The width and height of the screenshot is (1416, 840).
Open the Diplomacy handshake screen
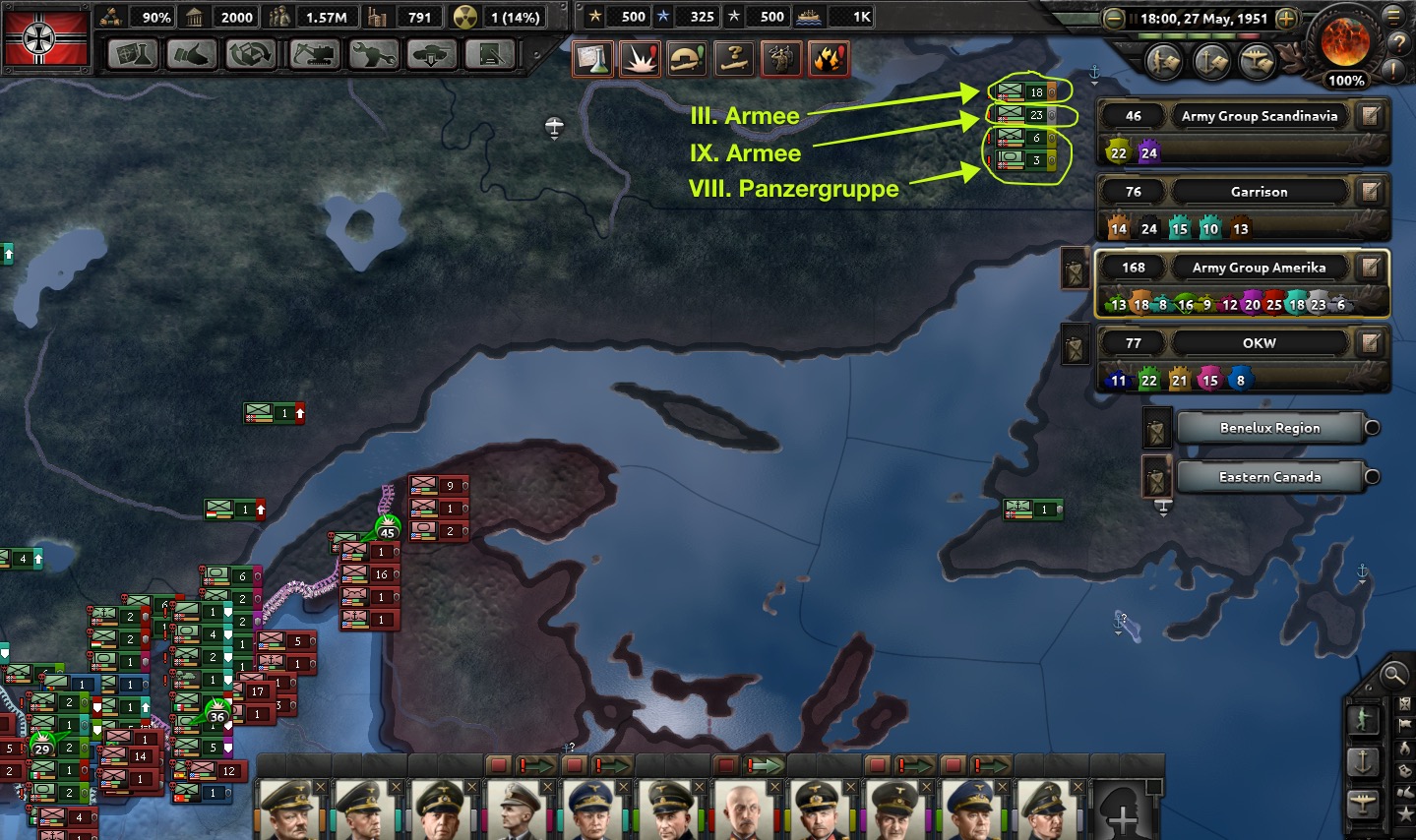coord(192,54)
